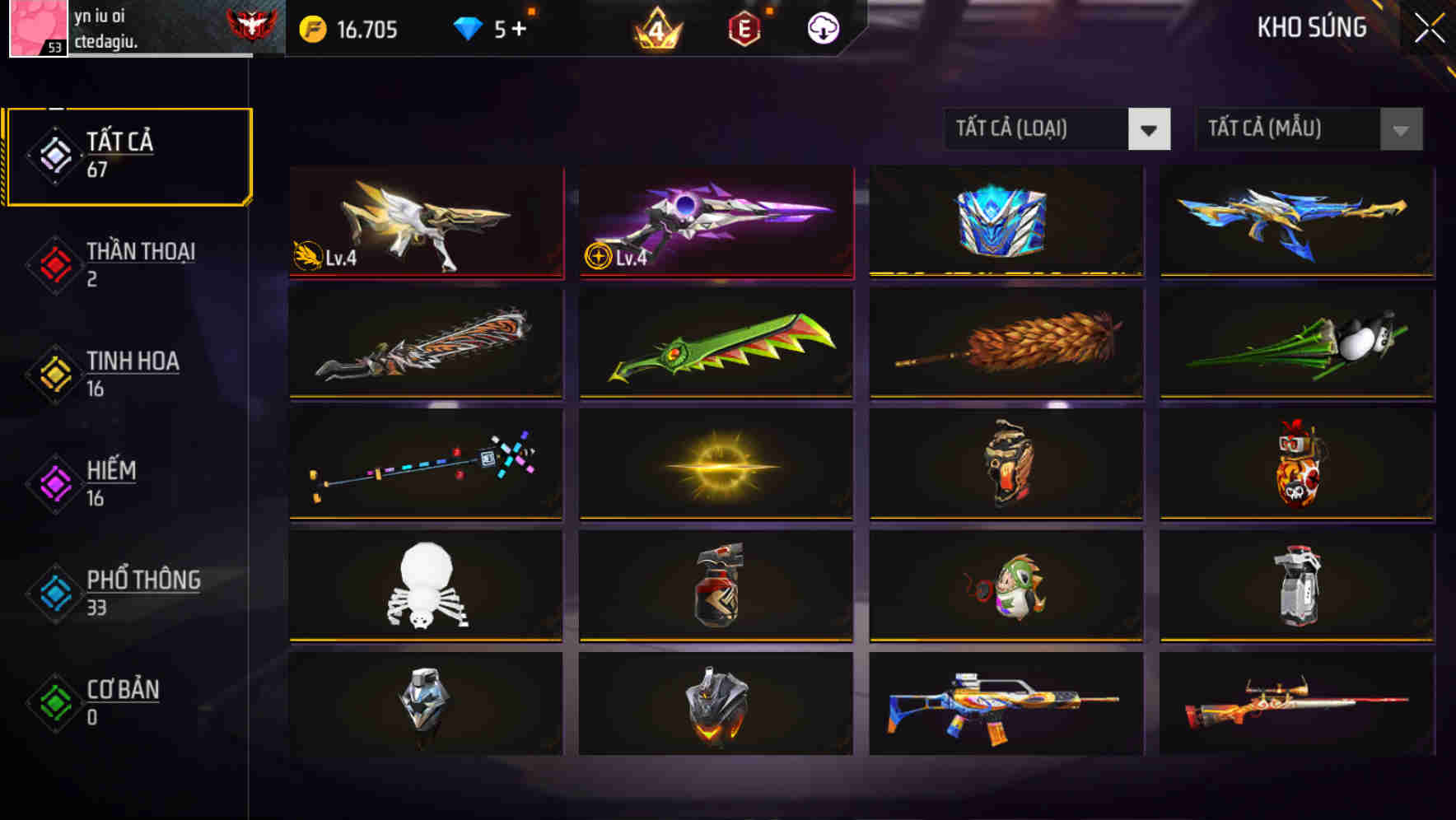Open the TẤT CẢ (LOẠI) dropdown
The width and height of the screenshot is (1456, 820).
pyautogui.click(x=1038, y=129)
